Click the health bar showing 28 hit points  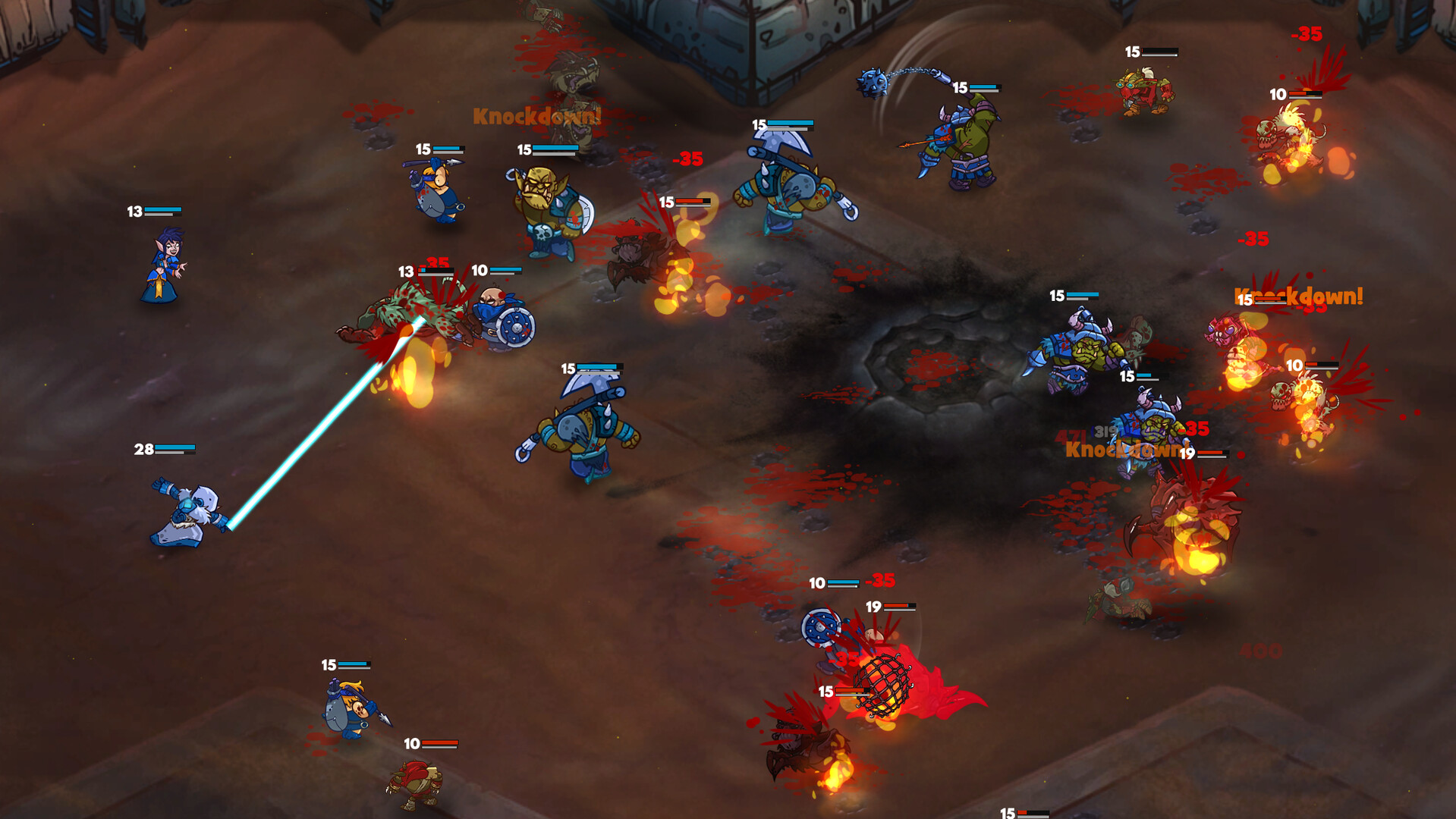(x=163, y=449)
